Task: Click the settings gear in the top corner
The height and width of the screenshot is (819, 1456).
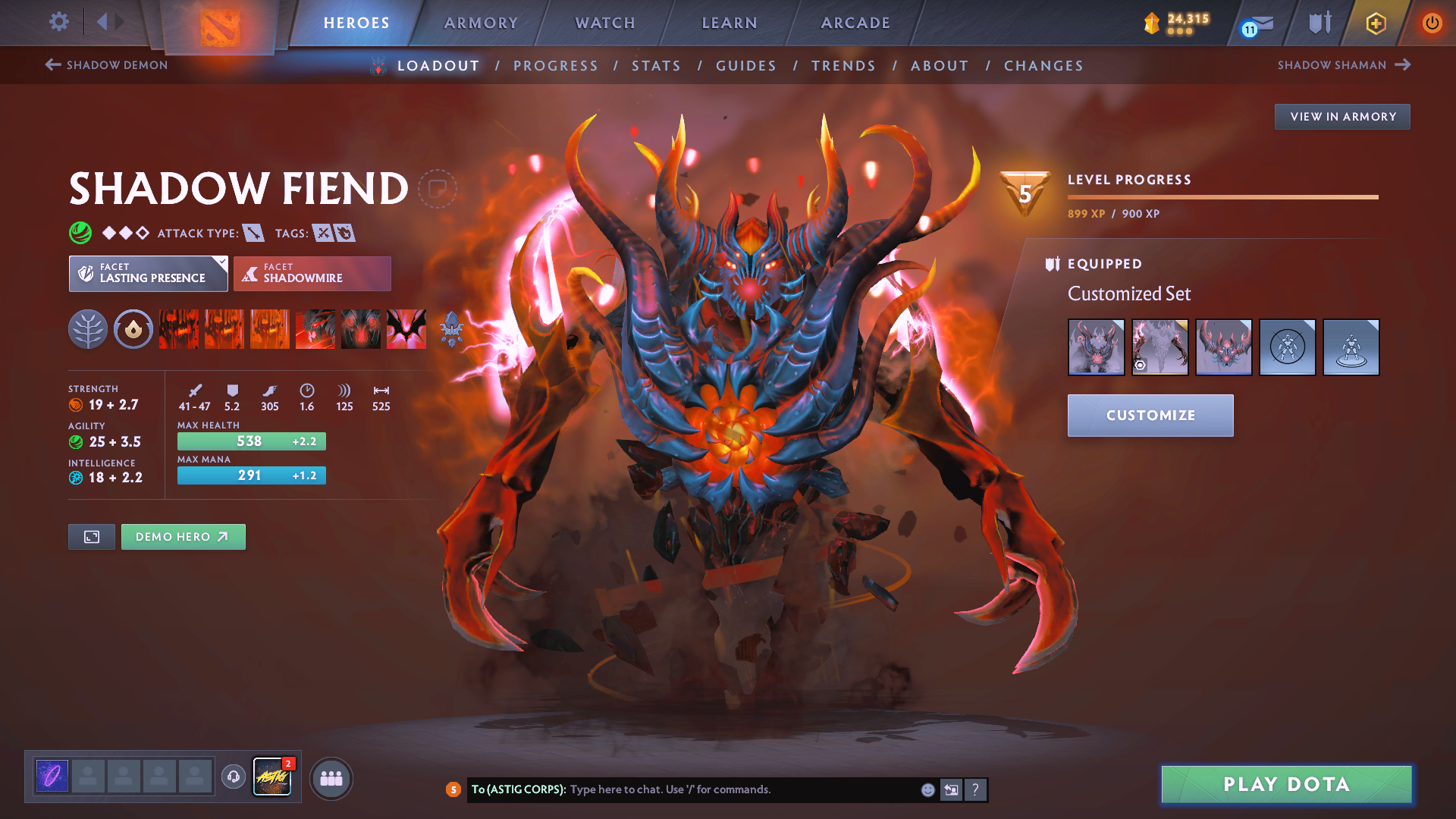Action: (58, 22)
